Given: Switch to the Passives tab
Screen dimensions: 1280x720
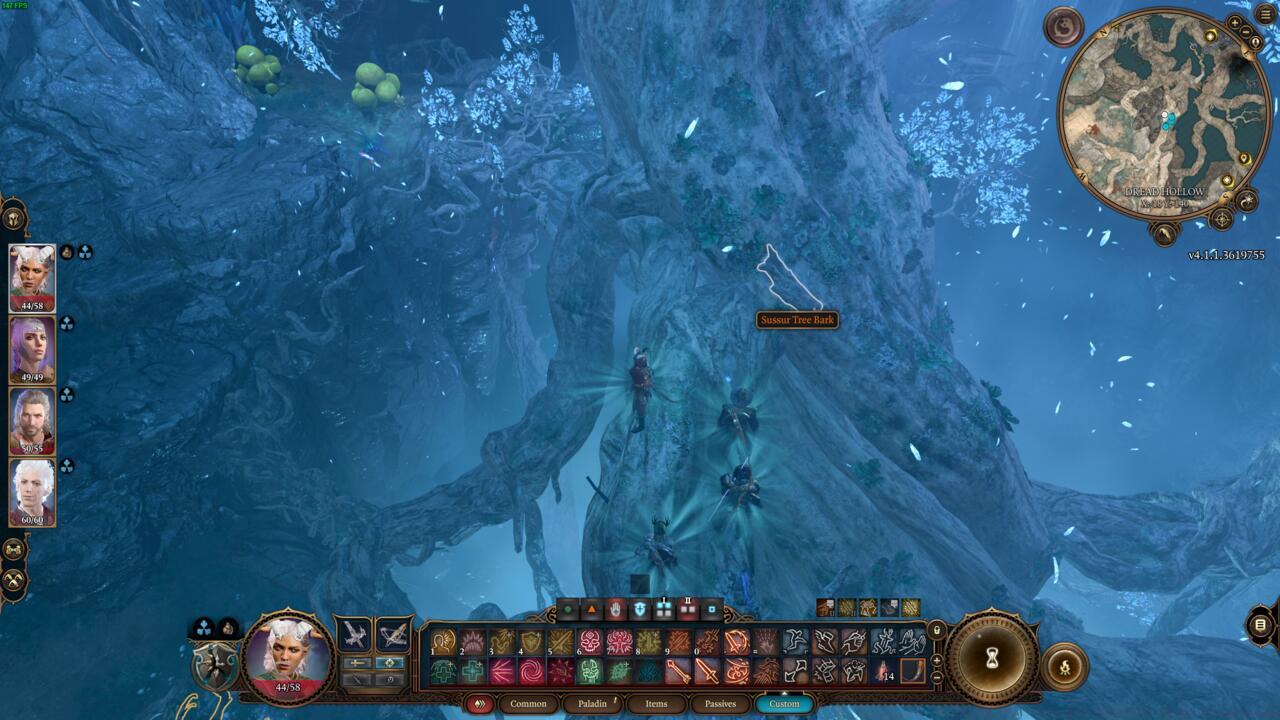Looking at the screenshot, I should pyautogui.click(x=722, y=704).
